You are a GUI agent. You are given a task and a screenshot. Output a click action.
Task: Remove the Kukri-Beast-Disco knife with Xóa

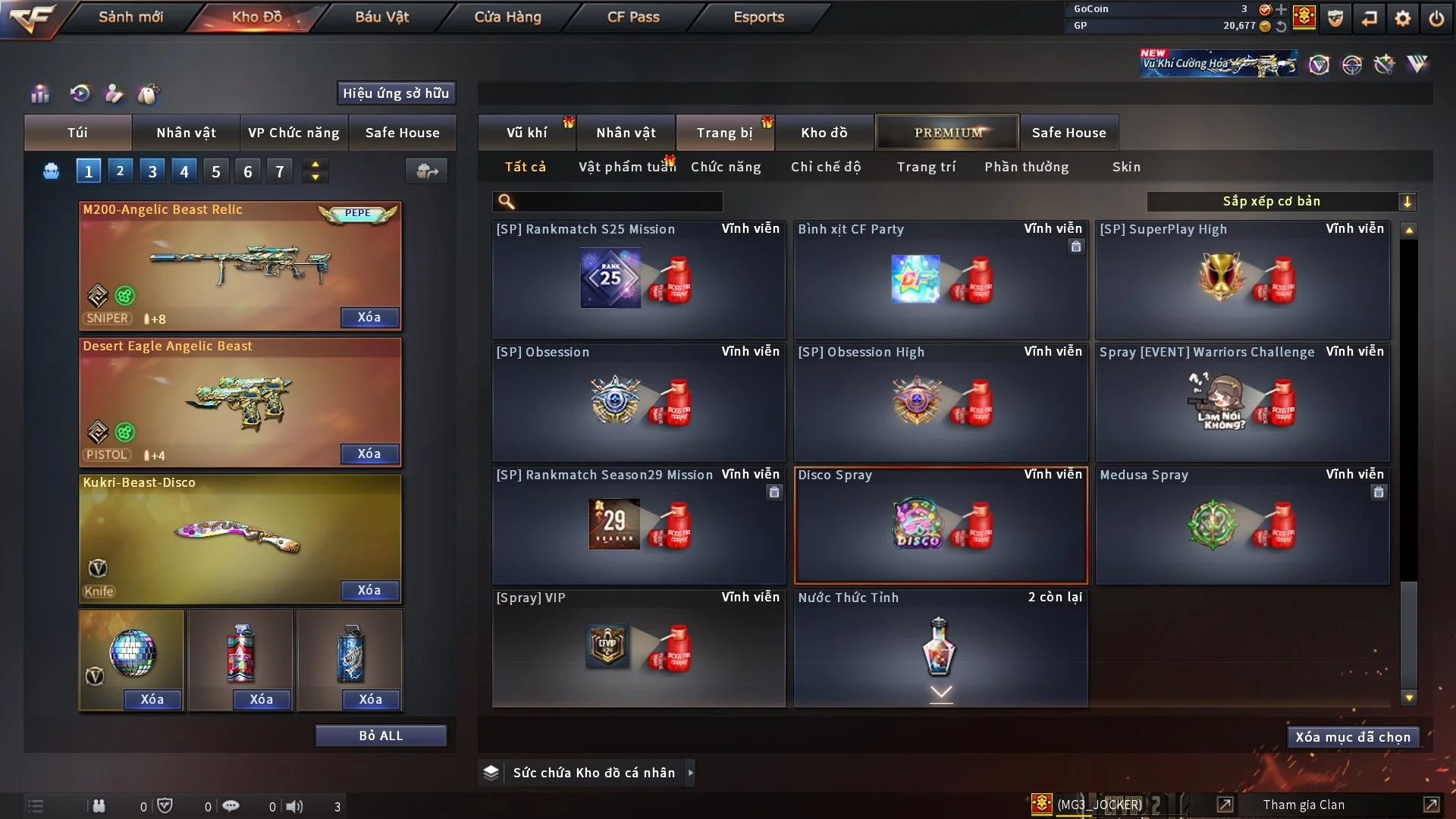[369, 590]
